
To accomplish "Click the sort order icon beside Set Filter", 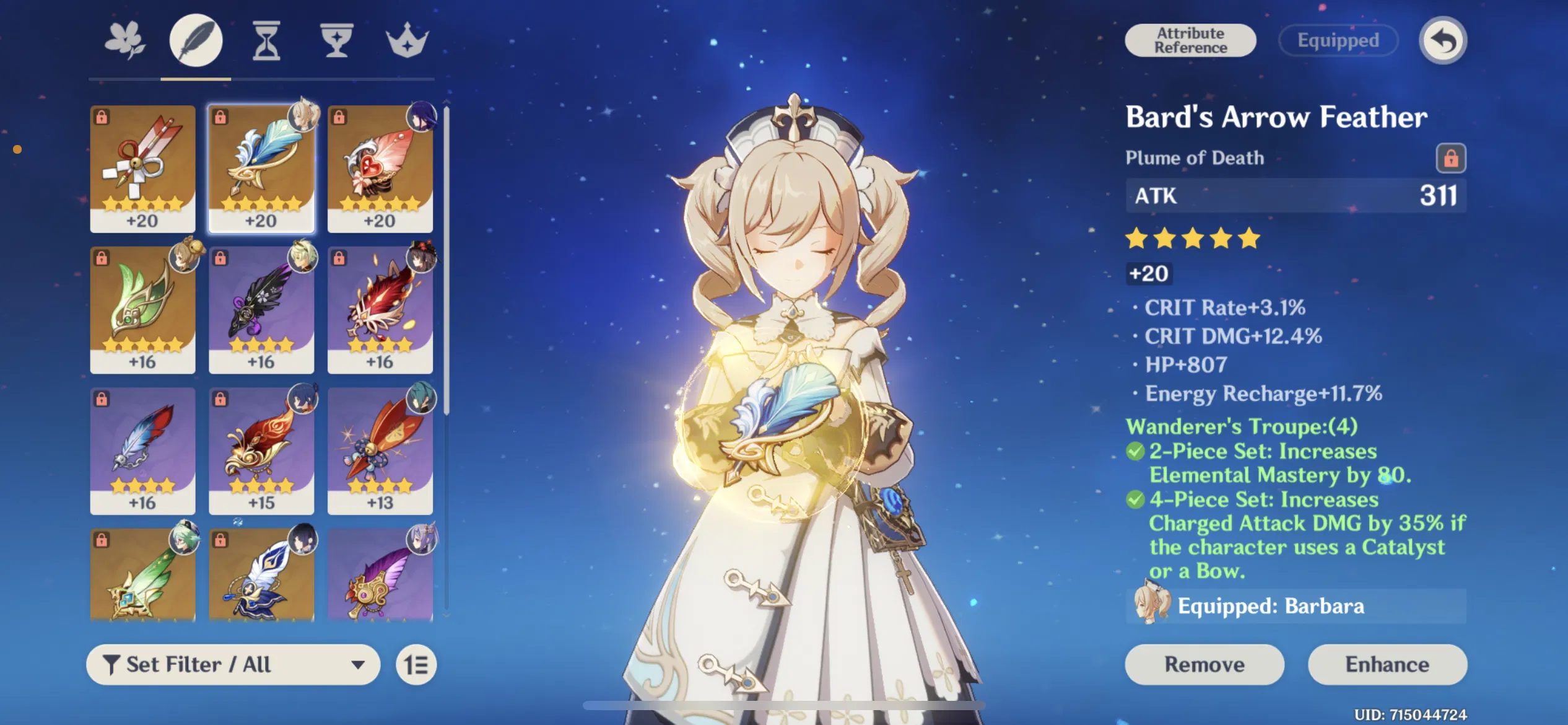I will (417, 664).
